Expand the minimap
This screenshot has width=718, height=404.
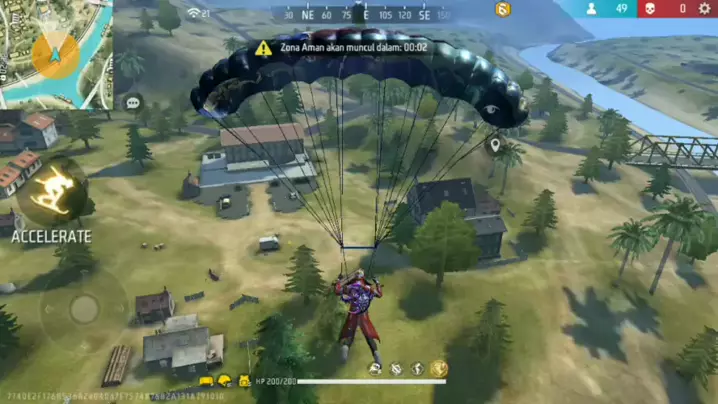[55, 53]
